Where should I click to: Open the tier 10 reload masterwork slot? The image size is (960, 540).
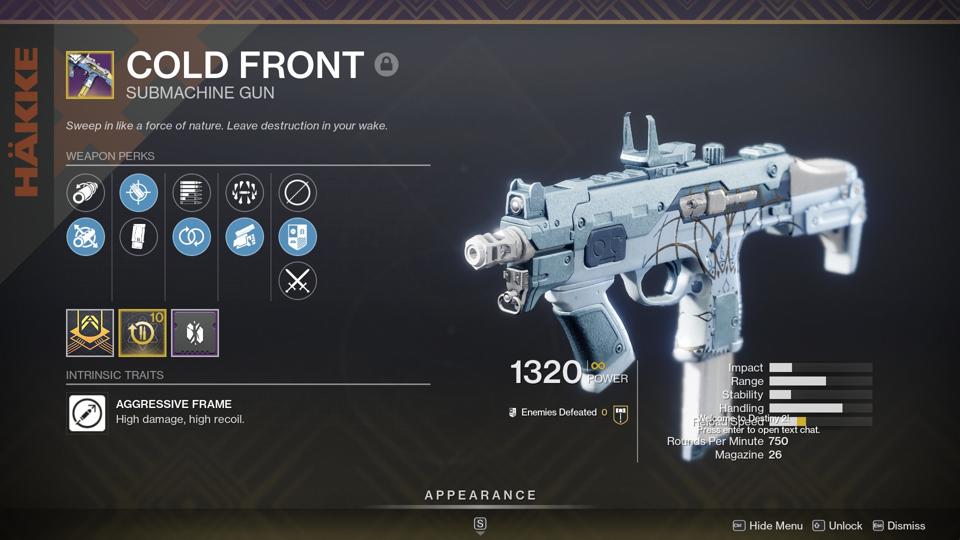tap(142, 333)
